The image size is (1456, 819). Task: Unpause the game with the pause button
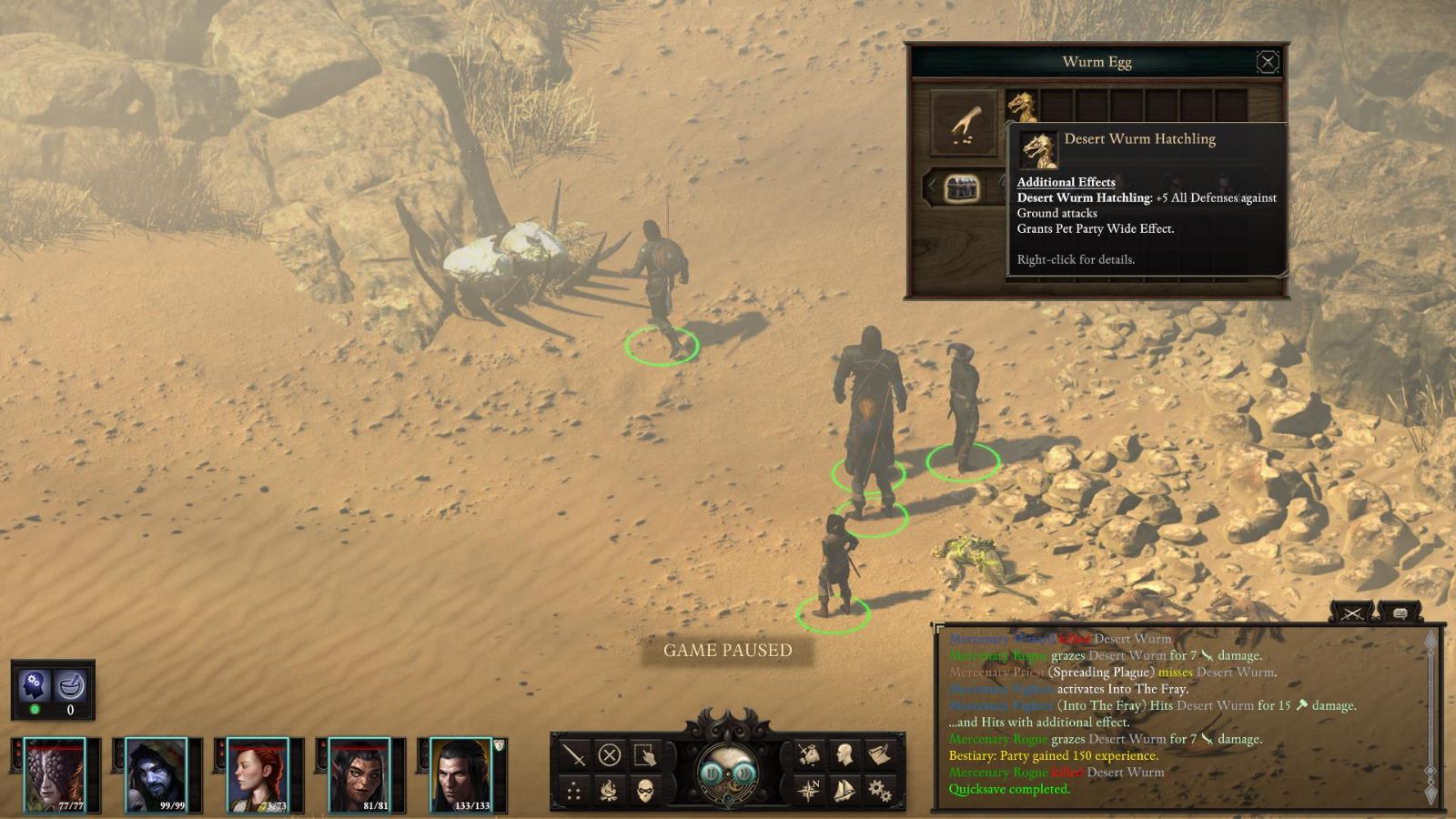pos(712,773)
